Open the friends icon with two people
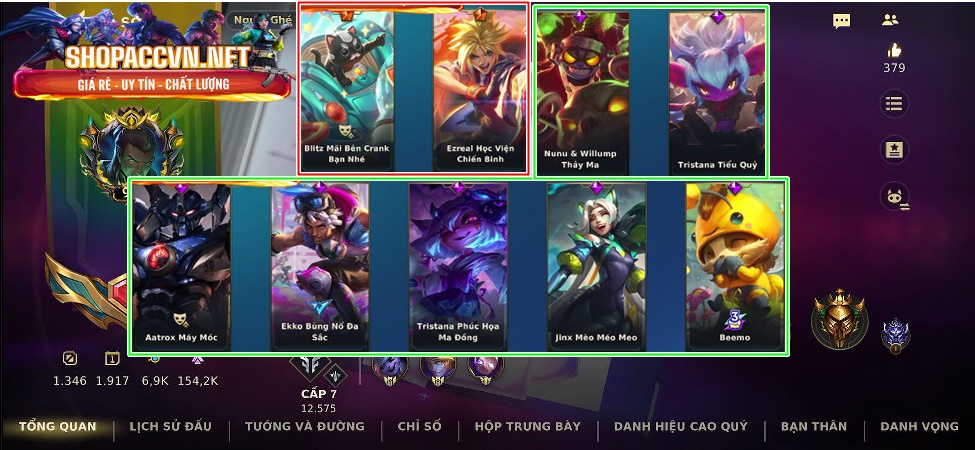Image resolution: width=975 pixels, height=450 pixels. coord(890,20)
